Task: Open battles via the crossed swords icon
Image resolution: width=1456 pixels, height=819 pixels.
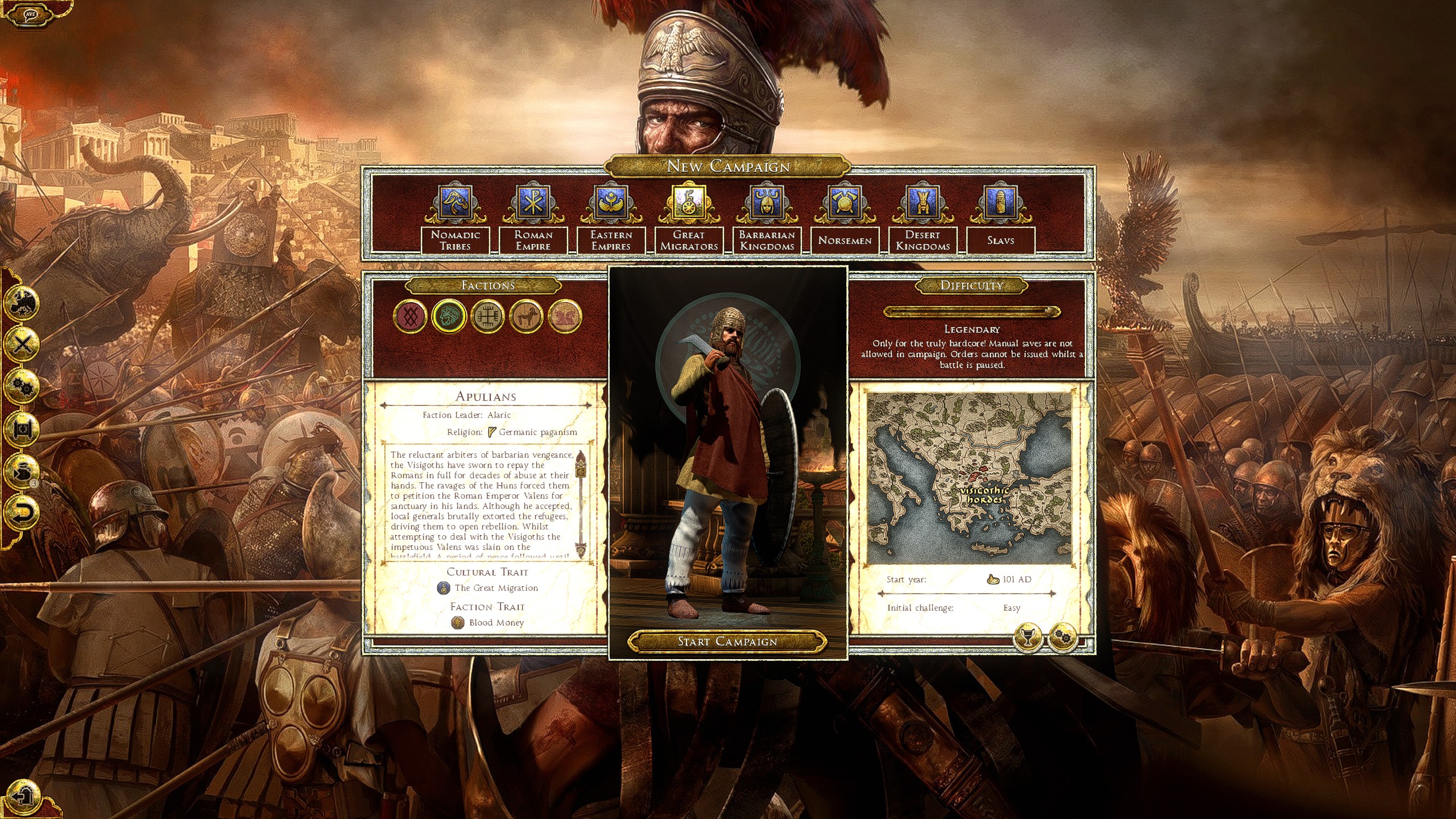Action: (x=23, y=344)
